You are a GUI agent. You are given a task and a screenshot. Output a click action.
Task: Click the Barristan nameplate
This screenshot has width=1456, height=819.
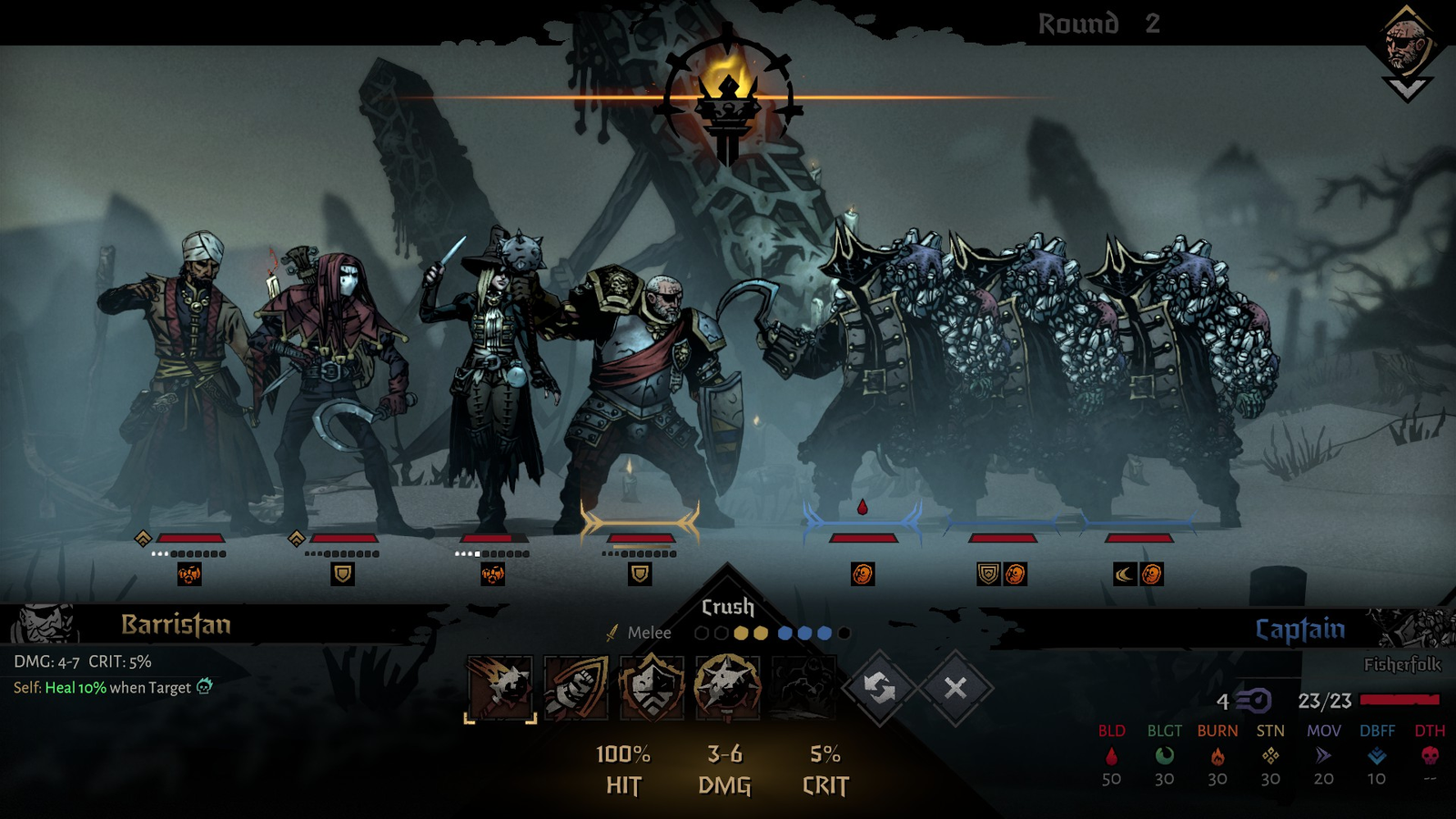click(177, 626)
